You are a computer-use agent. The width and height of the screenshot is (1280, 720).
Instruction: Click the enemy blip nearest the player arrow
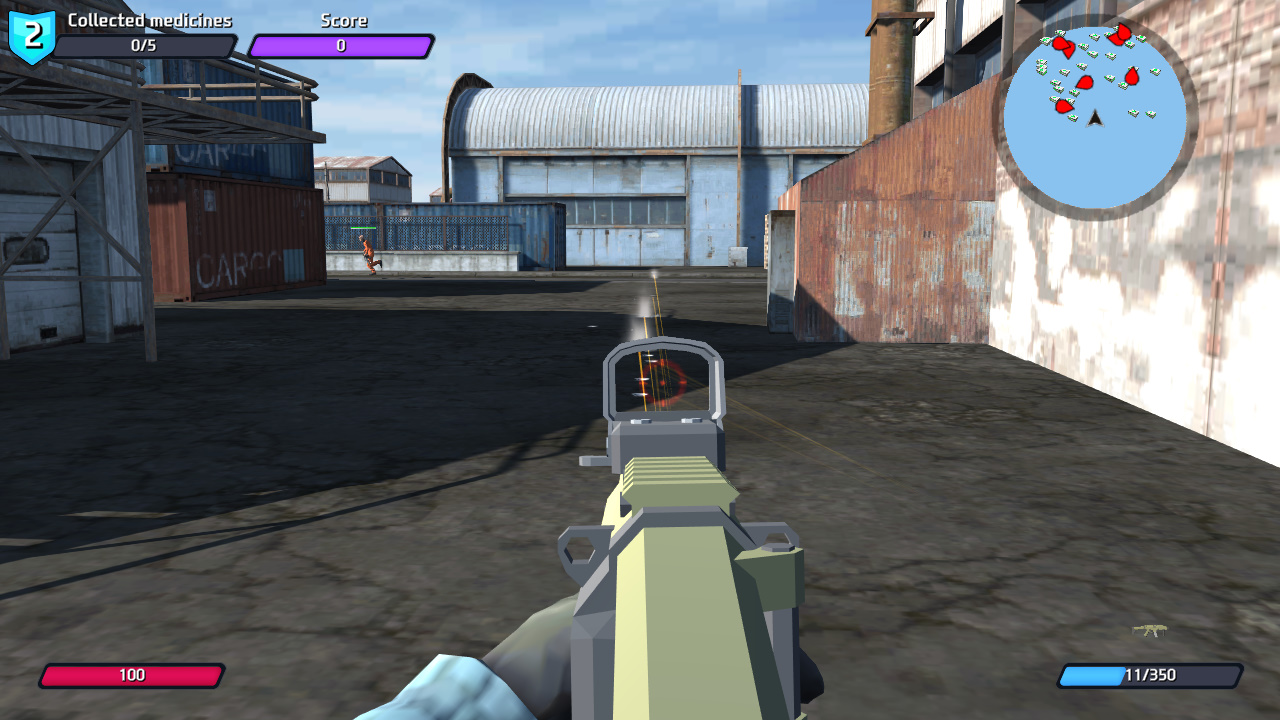click(x=1065, y=106)
